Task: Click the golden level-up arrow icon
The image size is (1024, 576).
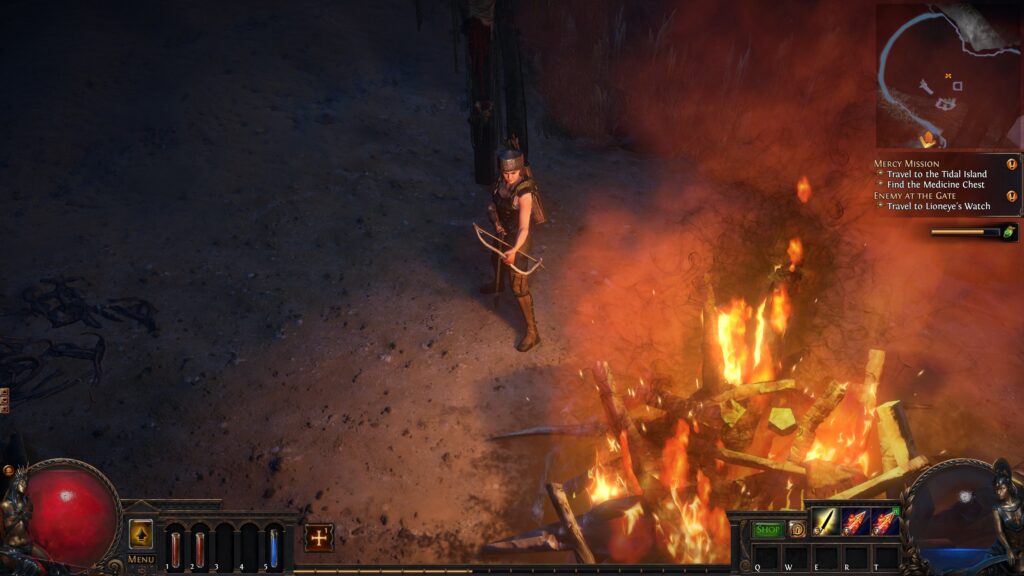Action: pyautogui.click(x=141, y=534)
